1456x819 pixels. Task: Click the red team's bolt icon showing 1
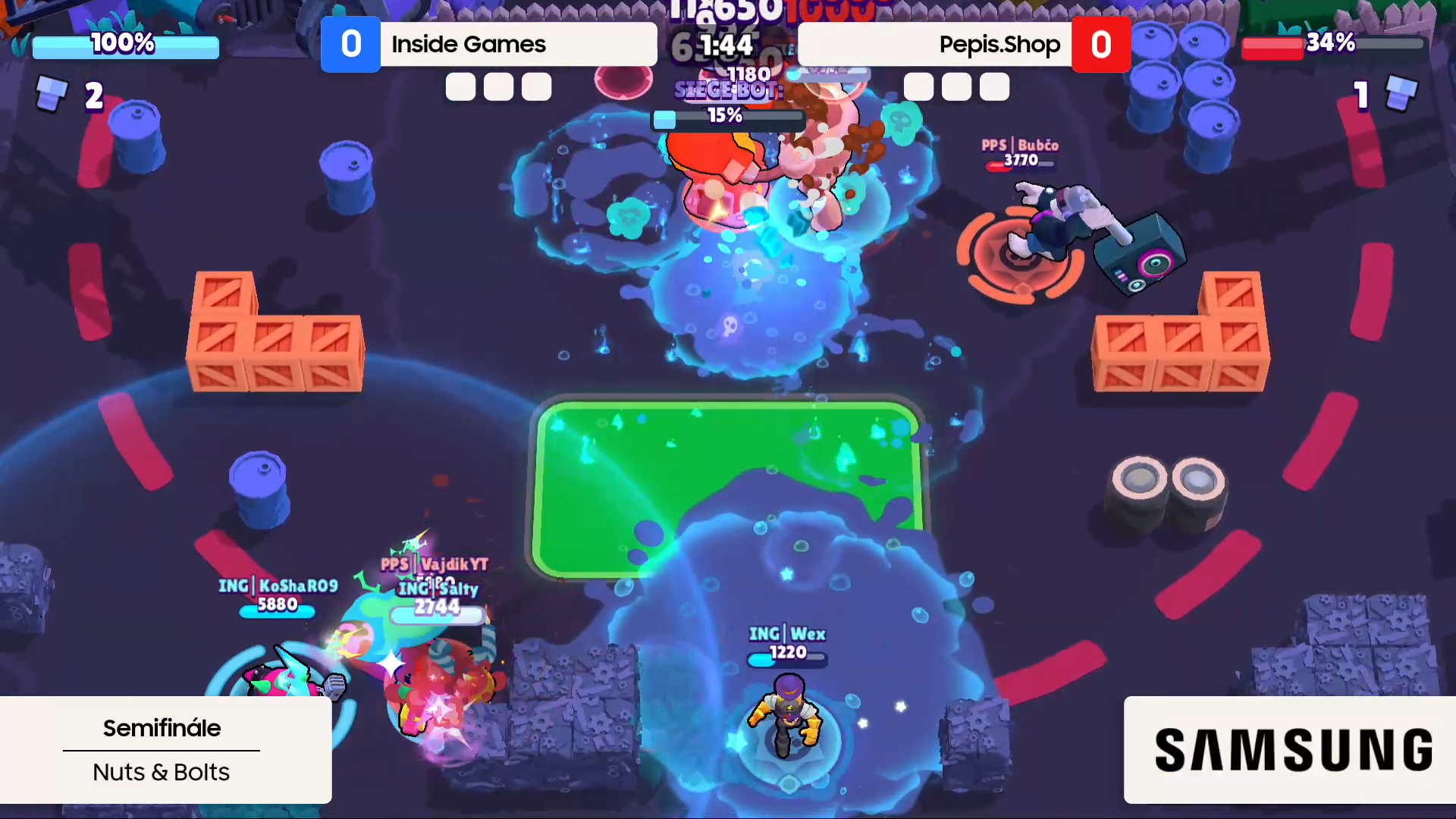1401,93
